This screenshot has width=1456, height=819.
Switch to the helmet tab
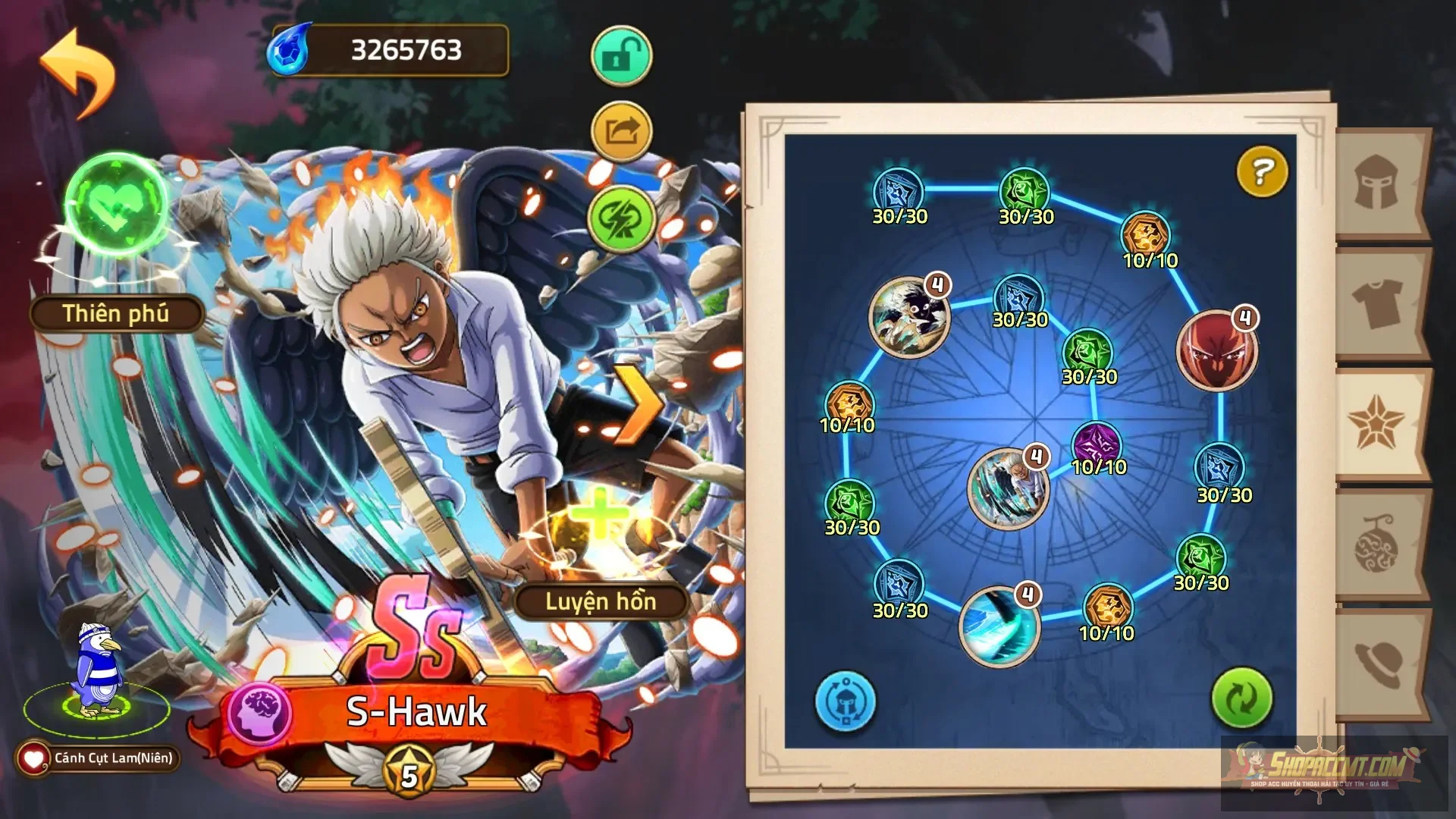click(1376, 183)
